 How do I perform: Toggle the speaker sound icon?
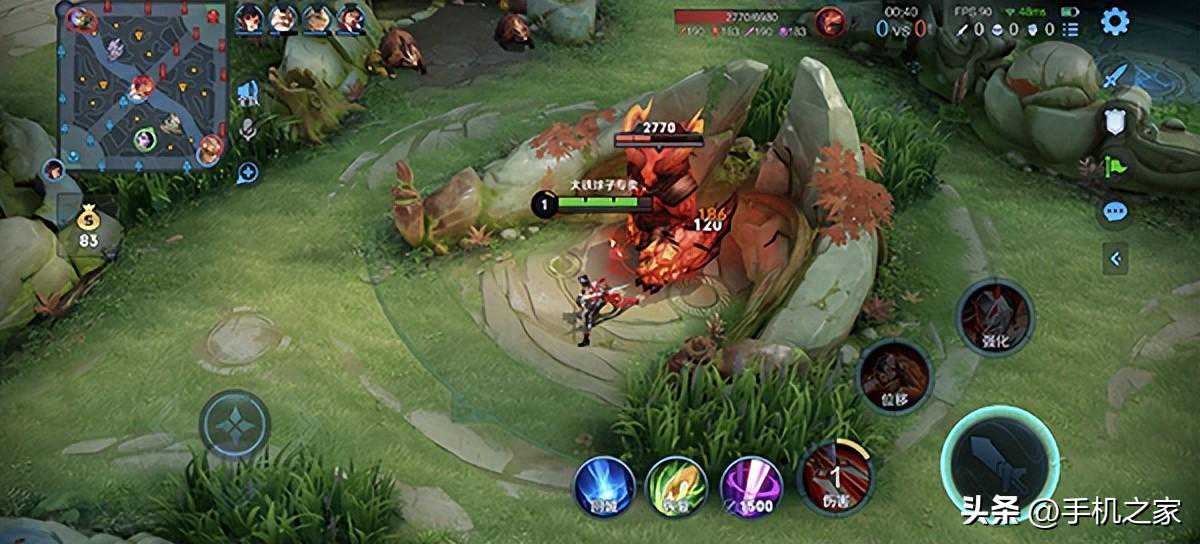pyautogui.click(x=249, y=94)
